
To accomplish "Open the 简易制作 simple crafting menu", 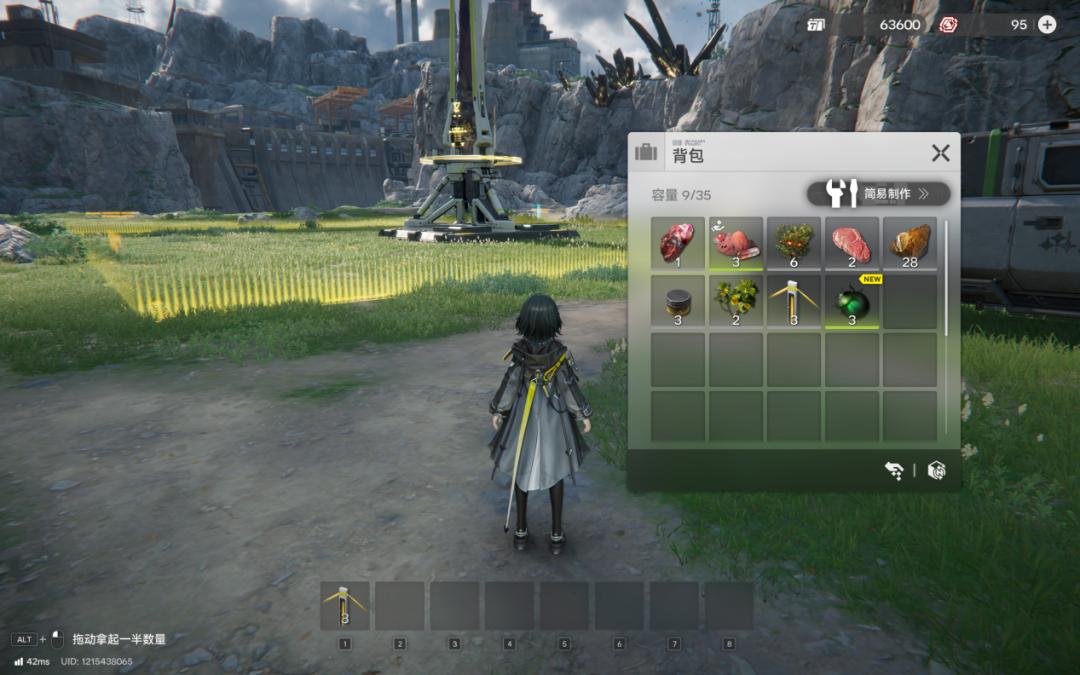I will [x=878, y=193].
